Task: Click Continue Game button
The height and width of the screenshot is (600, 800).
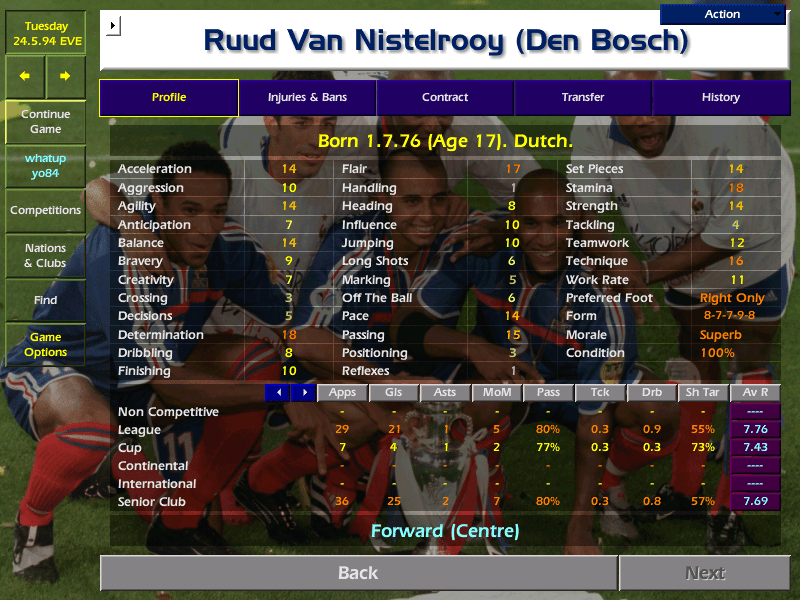Action: tap(45, 121)
